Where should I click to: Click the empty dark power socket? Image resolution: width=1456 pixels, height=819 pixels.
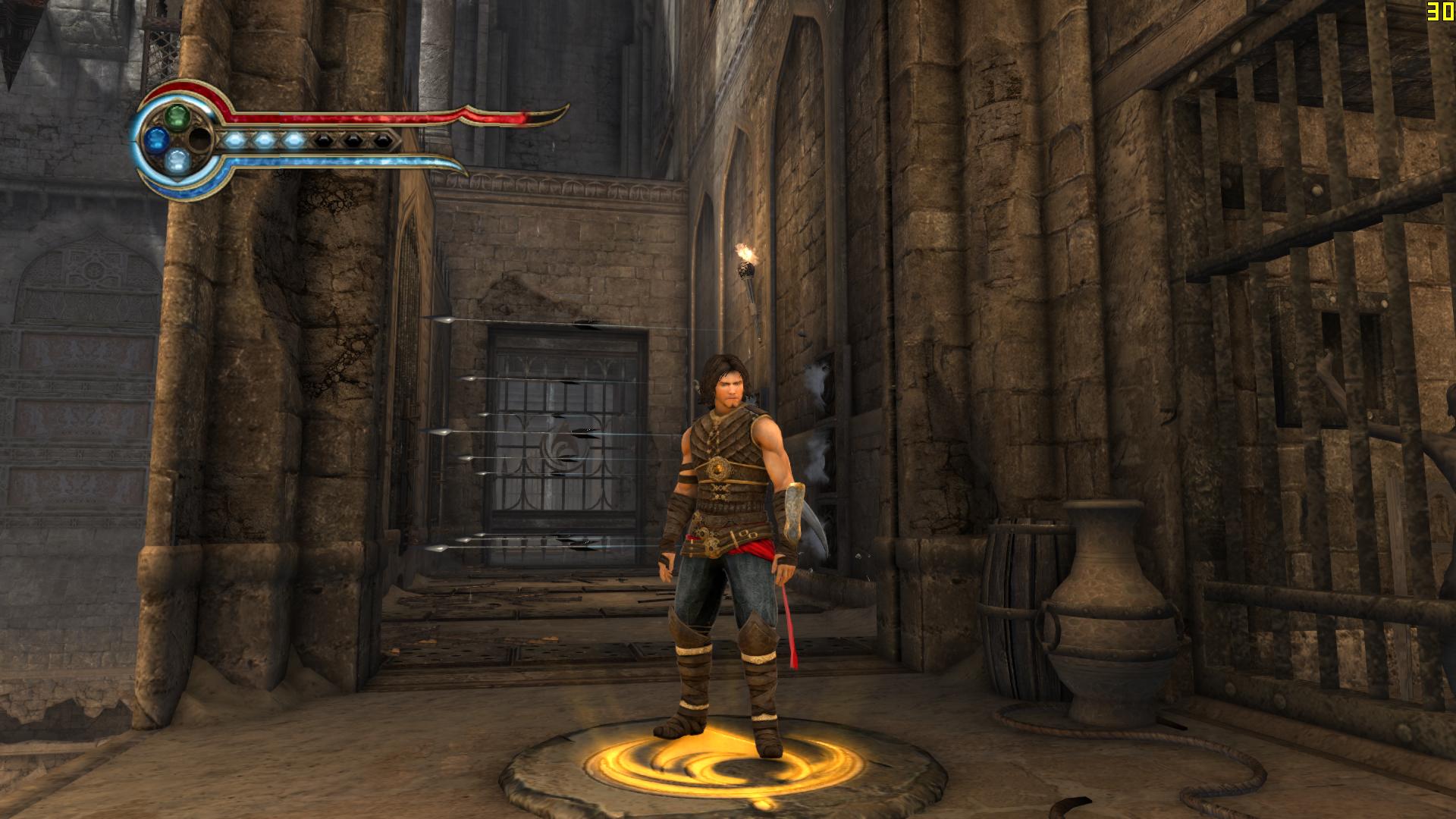point(199,139)
